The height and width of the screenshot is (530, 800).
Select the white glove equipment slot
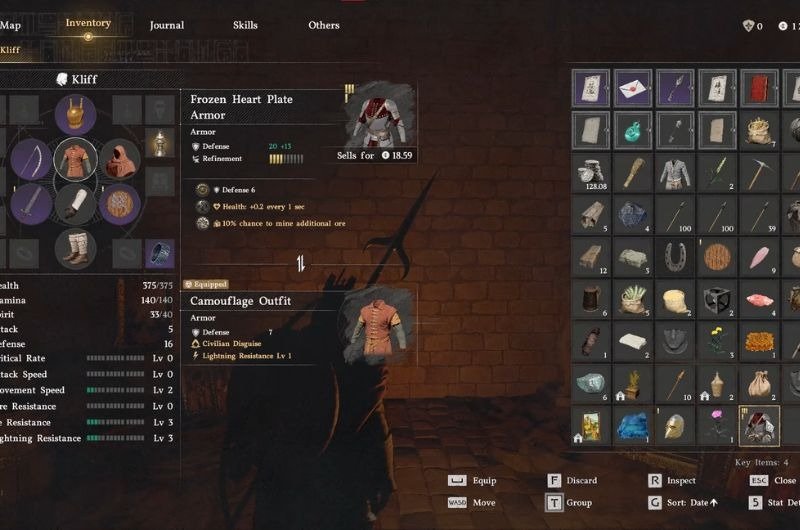point(75,204)
